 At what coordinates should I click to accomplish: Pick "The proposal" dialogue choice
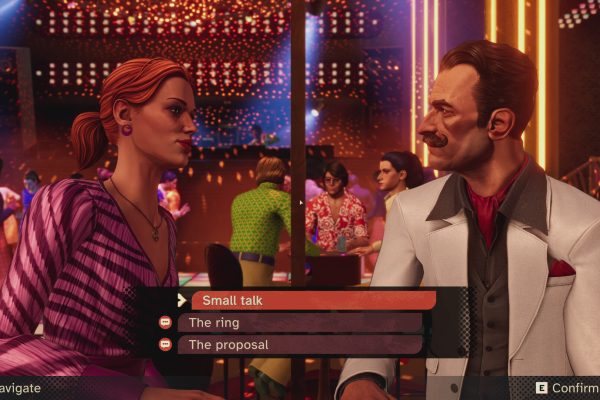300,345
